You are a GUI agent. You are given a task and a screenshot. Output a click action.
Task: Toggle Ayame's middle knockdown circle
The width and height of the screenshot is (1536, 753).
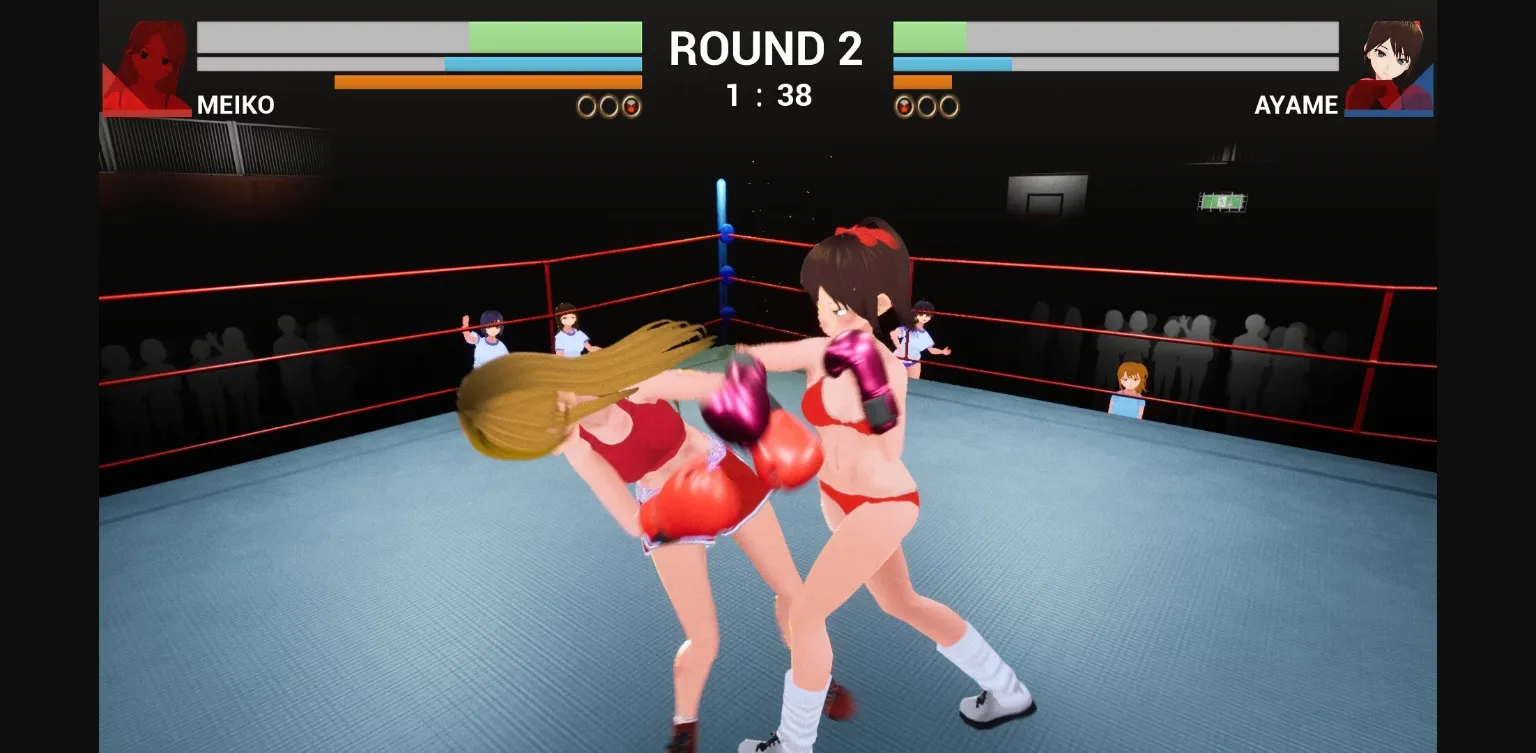(928, 107)
